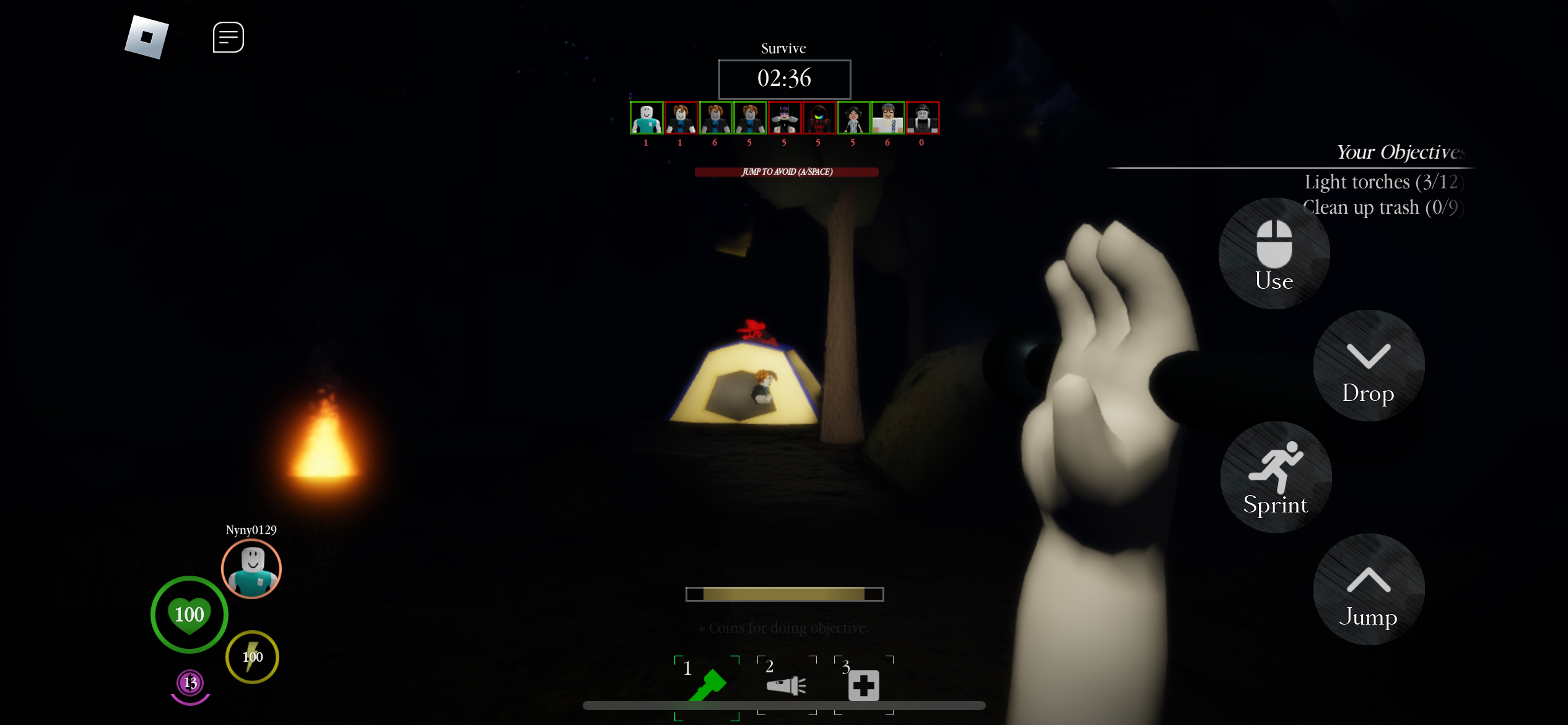1568x725 pixels.
Task: Select the white-suited glasses player thumbnail
Action: click(x=887, y=118)
